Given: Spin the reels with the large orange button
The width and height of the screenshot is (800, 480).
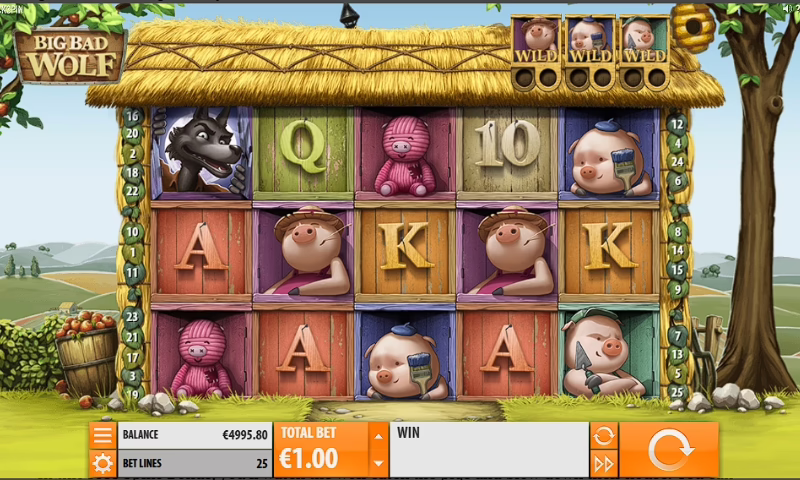Looking at the screenshot, I should pos(669,450).
